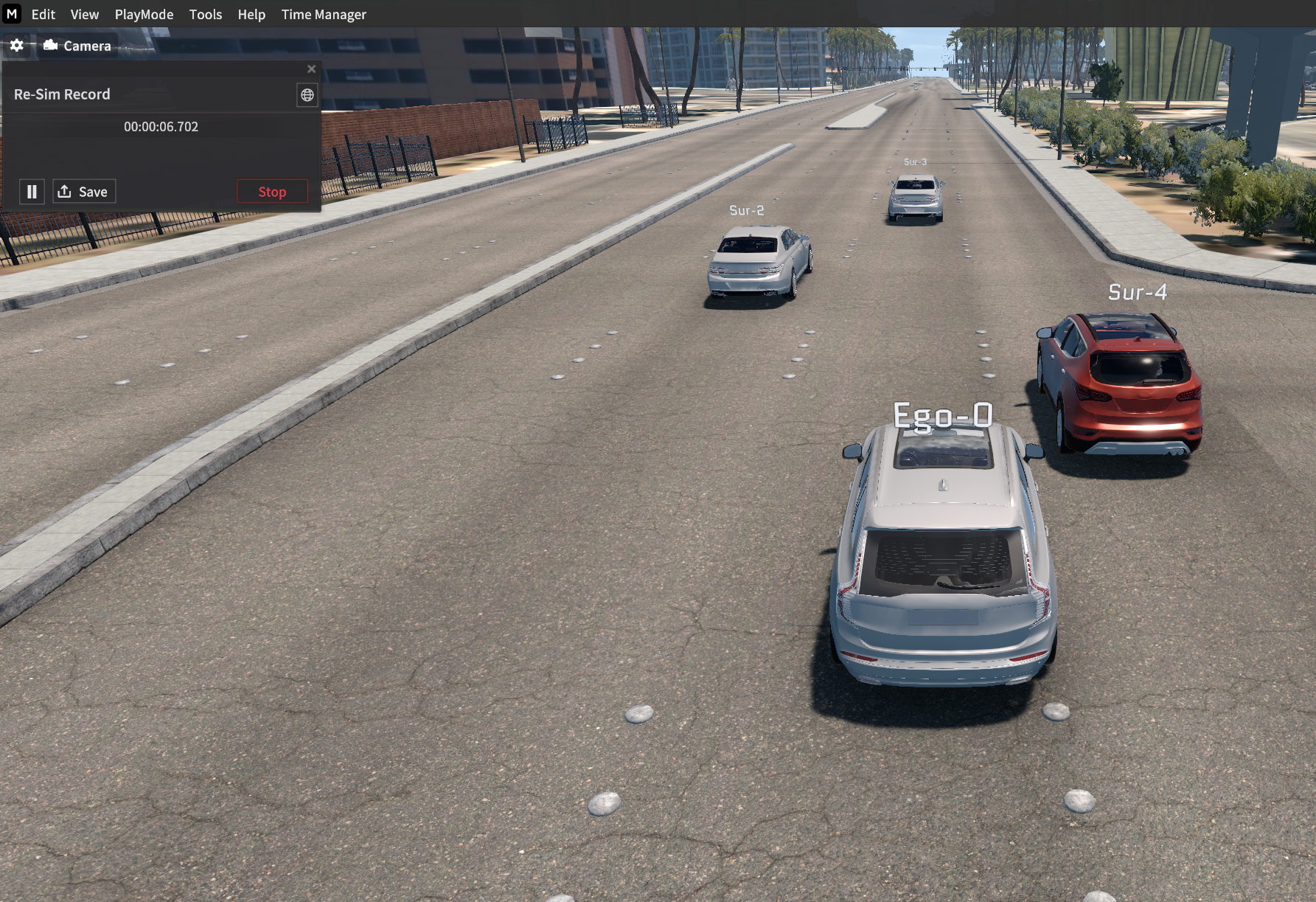Open the Edit menu
Viewport: 1316px width, 902px height.
[43, 14]
